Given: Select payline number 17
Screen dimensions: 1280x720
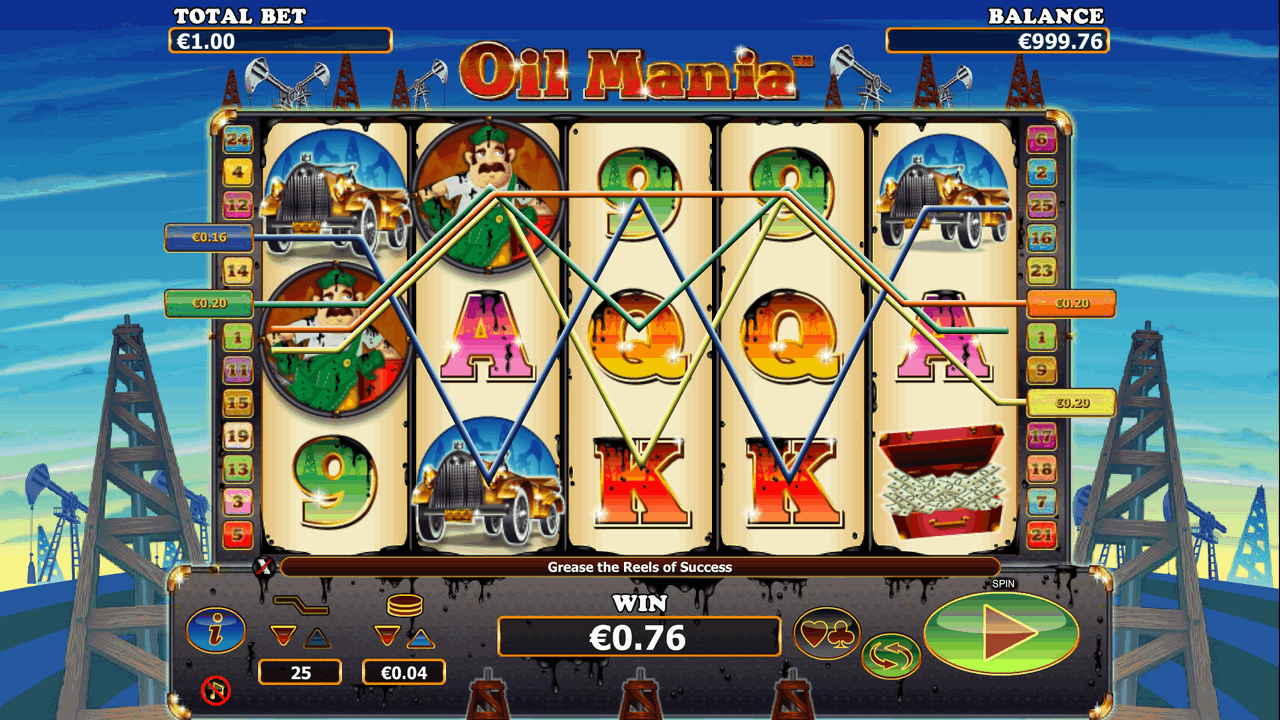Looking at the screenshot, I should pos(1041,436).
